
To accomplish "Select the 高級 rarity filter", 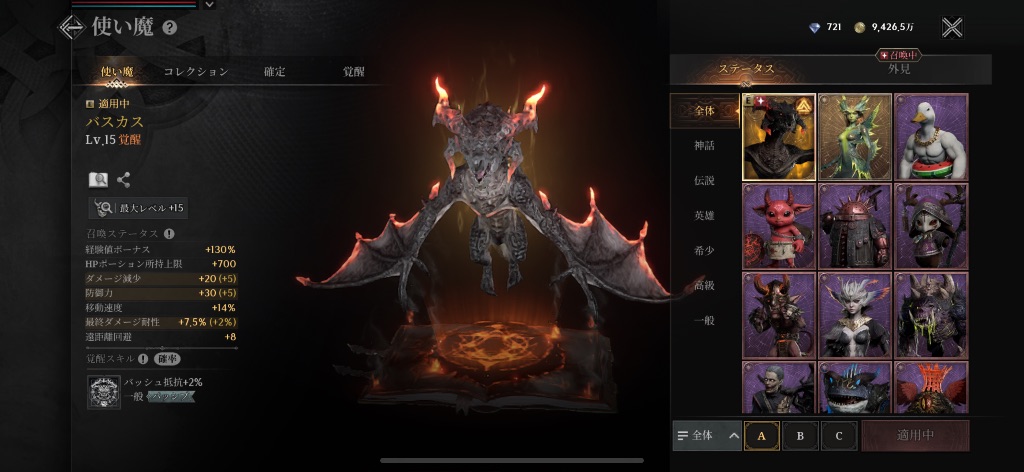I will point(705,285).
